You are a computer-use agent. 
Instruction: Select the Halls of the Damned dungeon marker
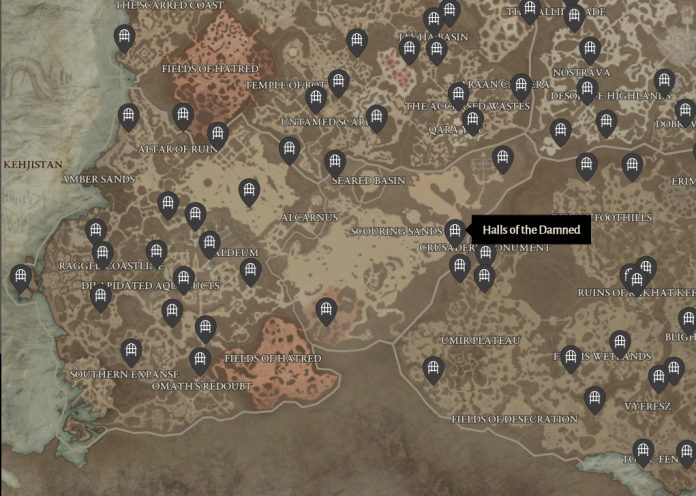point(455,231)
